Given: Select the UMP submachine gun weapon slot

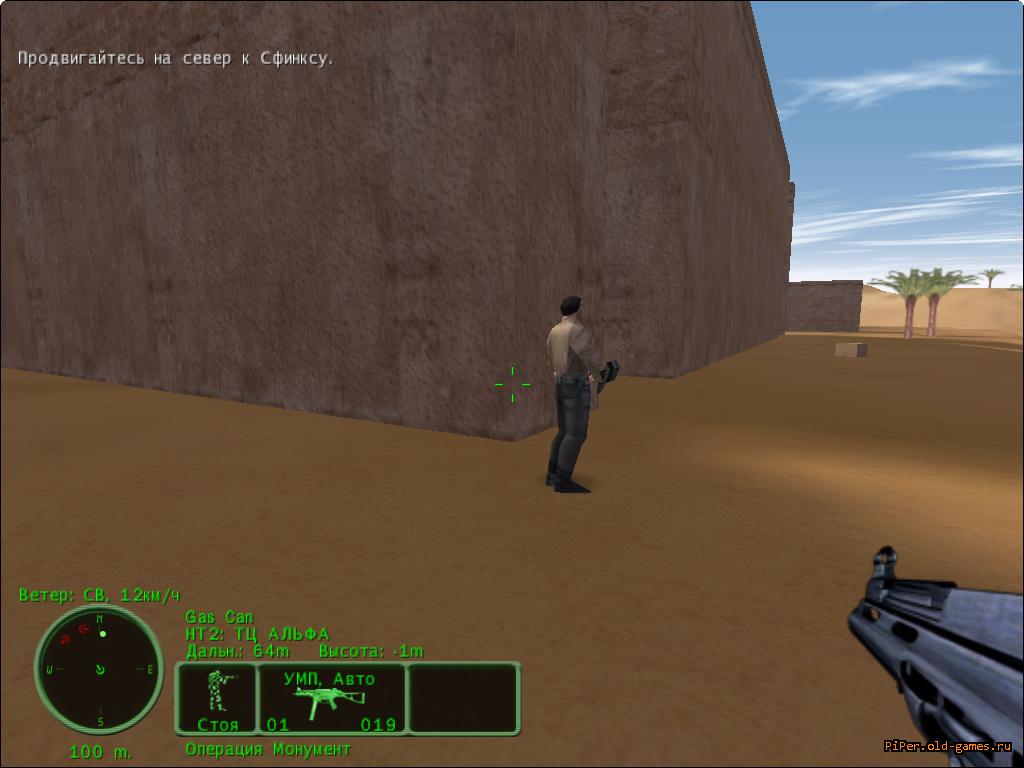Looking at the screenshot, I should pyautogui.click(x=331, y=698).
